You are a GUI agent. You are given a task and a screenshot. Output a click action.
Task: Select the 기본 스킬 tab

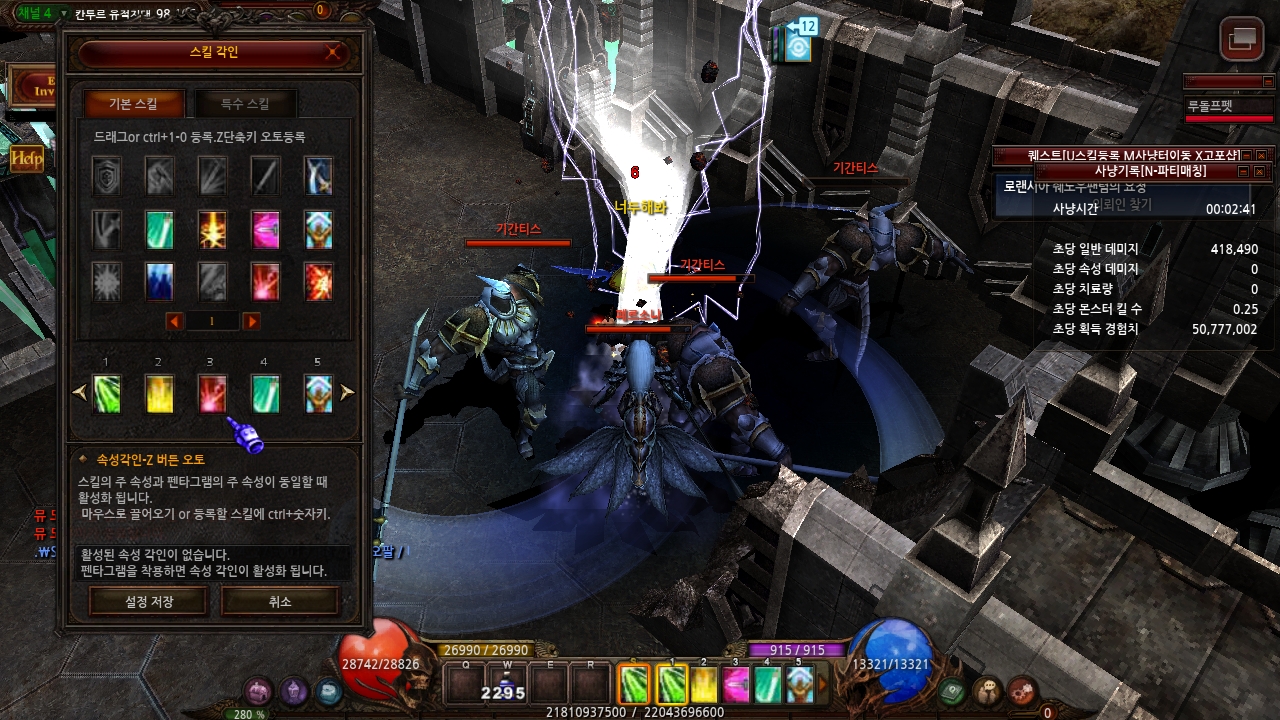coord(133,104)
